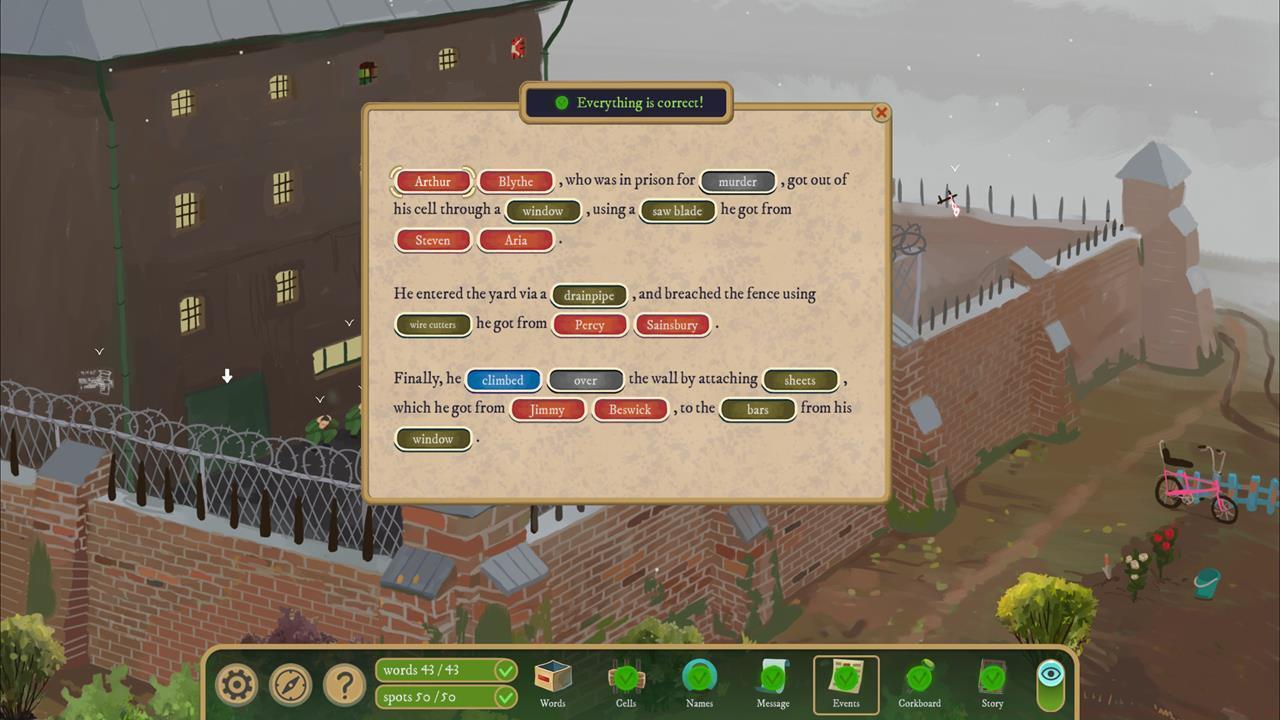Open the Corkboard tab
The image size is (1280, 720).
[x=919, y=684]
